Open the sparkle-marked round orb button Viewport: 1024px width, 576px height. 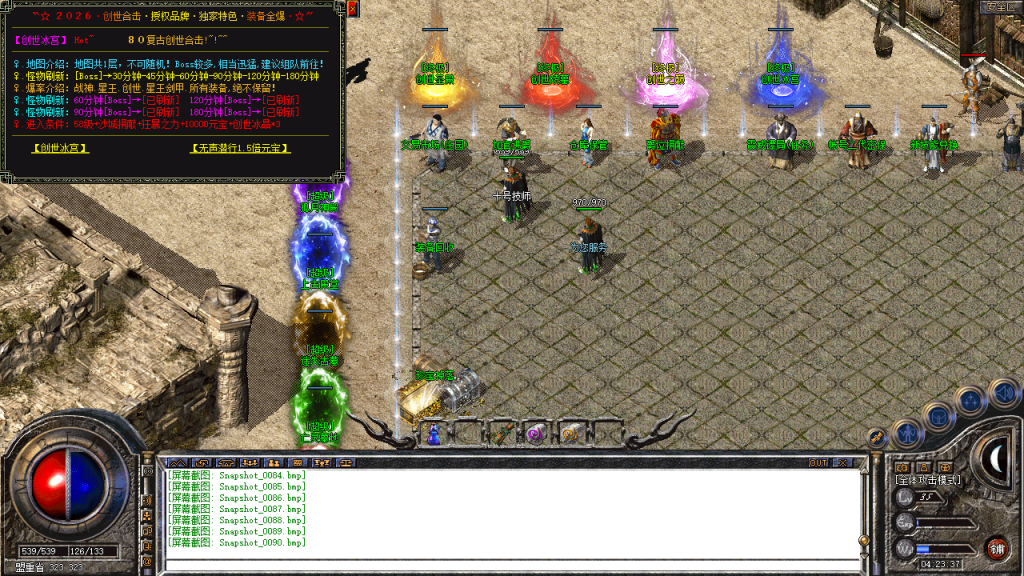tap(970, 401)
